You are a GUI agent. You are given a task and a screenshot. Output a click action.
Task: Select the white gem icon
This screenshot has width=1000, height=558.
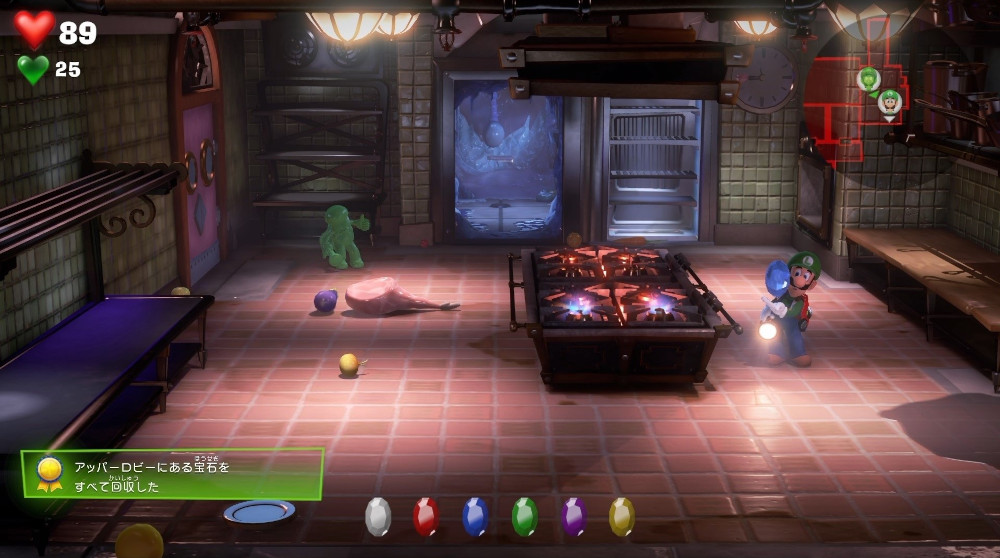pyautogui.click(x=378, y=516)
